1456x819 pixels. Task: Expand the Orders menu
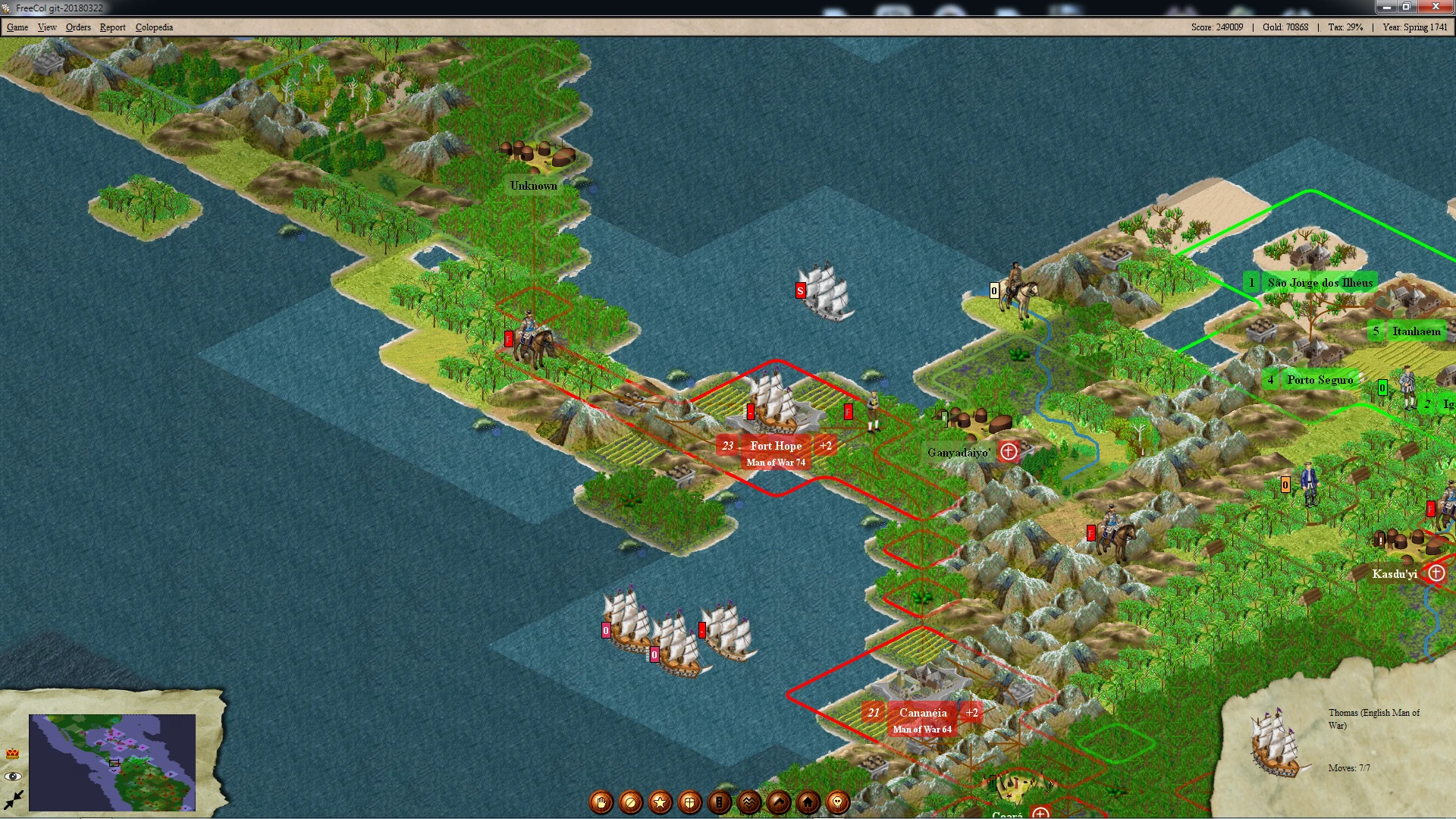[78, 27]
